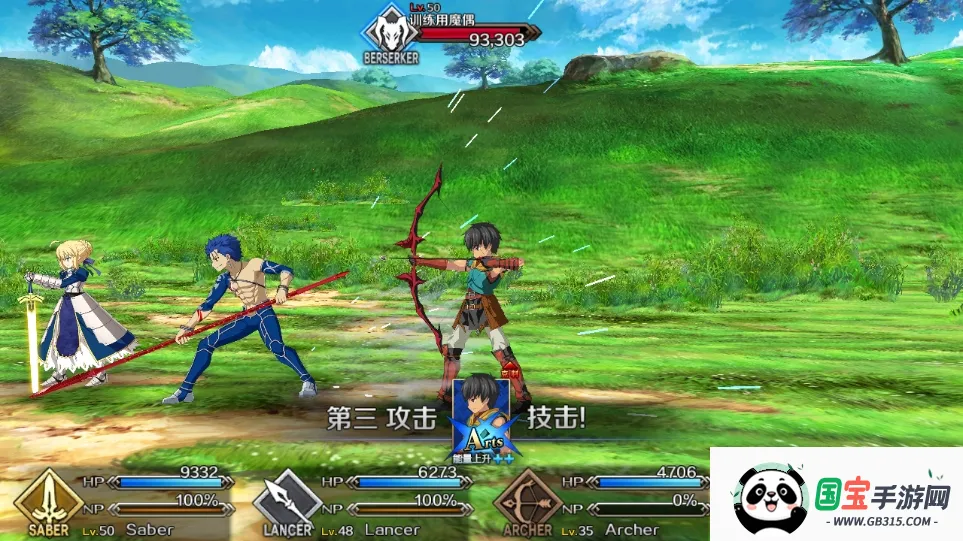This screenshot has height=541, width=963.
Task: Click the panda watermark logo
Action: (769, 499)
